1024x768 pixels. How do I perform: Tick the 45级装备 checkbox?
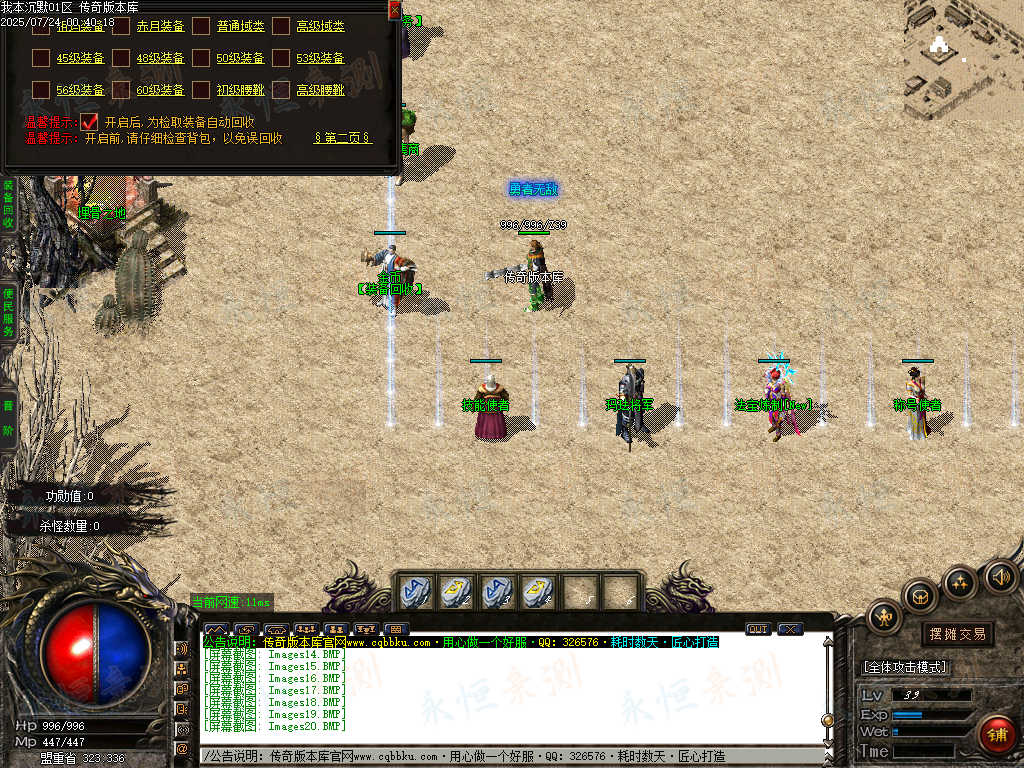[41, 58]
